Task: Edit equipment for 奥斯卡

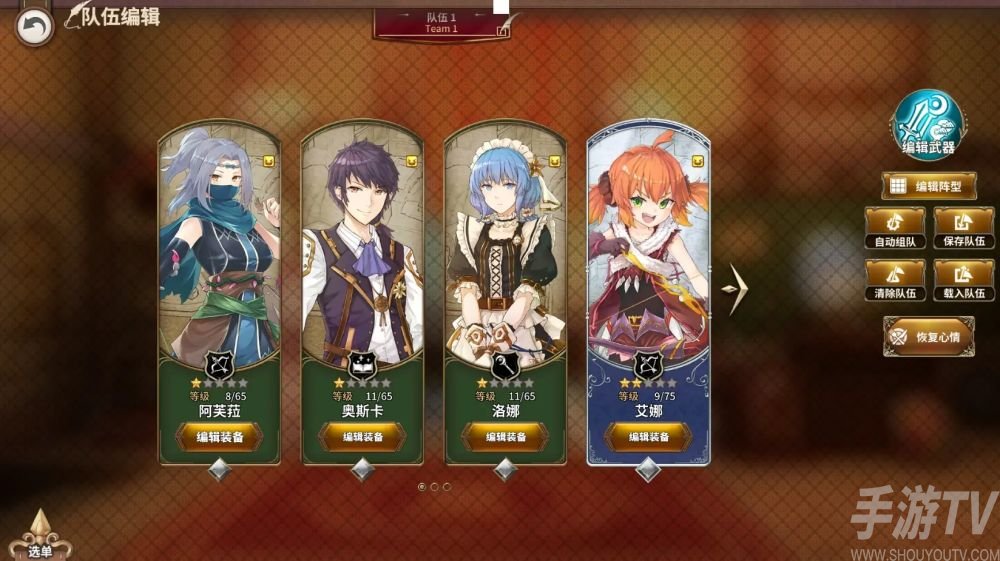Action: [362, 437]
